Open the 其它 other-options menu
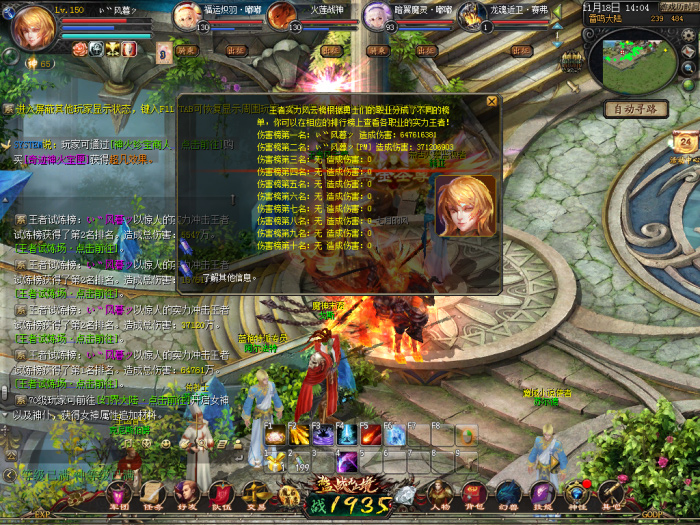The image size is (700, 525). click(x=610, y=495)
